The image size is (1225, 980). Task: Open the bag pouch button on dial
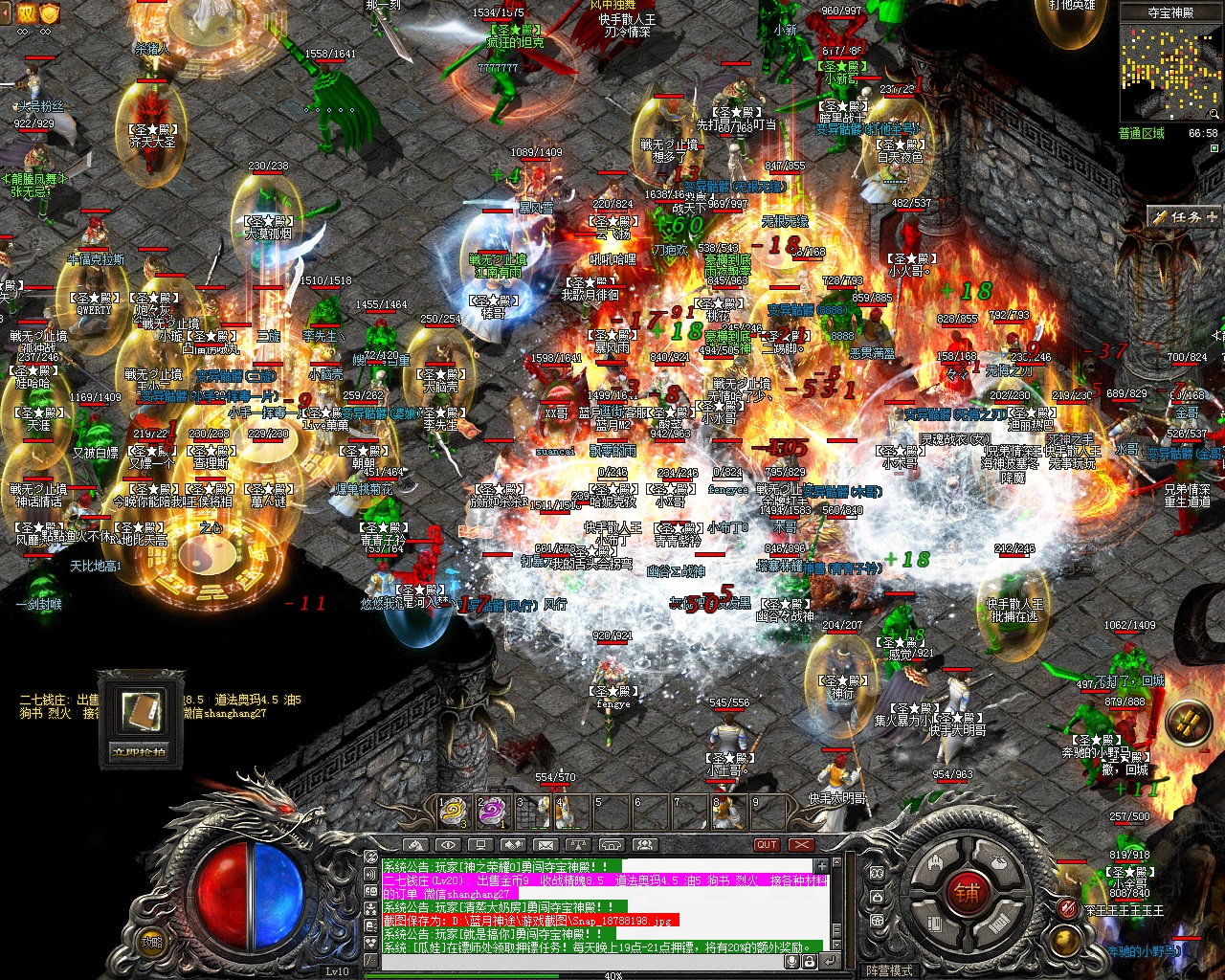coord(997,861)
